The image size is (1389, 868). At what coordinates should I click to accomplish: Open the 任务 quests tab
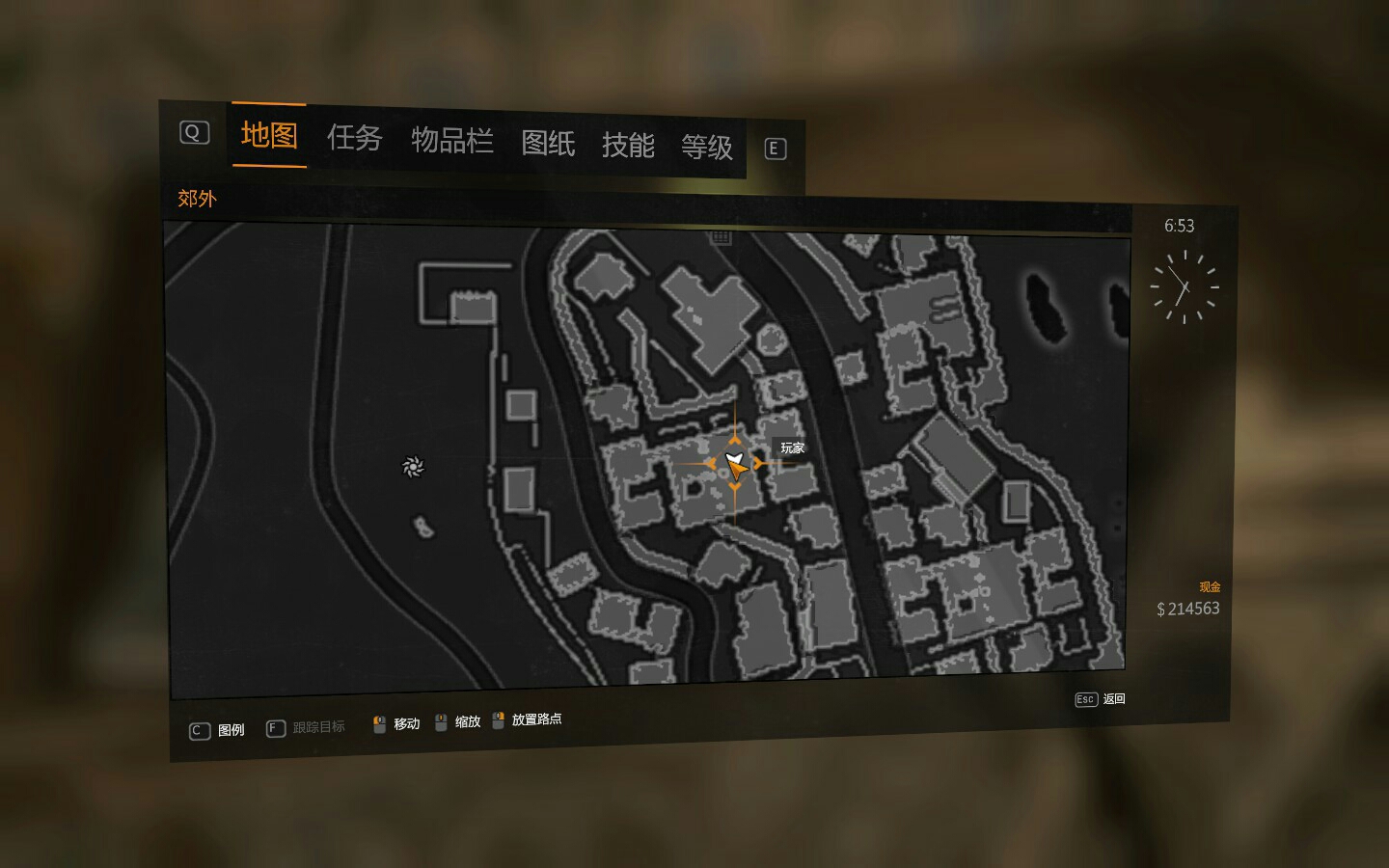click(354, 138)
